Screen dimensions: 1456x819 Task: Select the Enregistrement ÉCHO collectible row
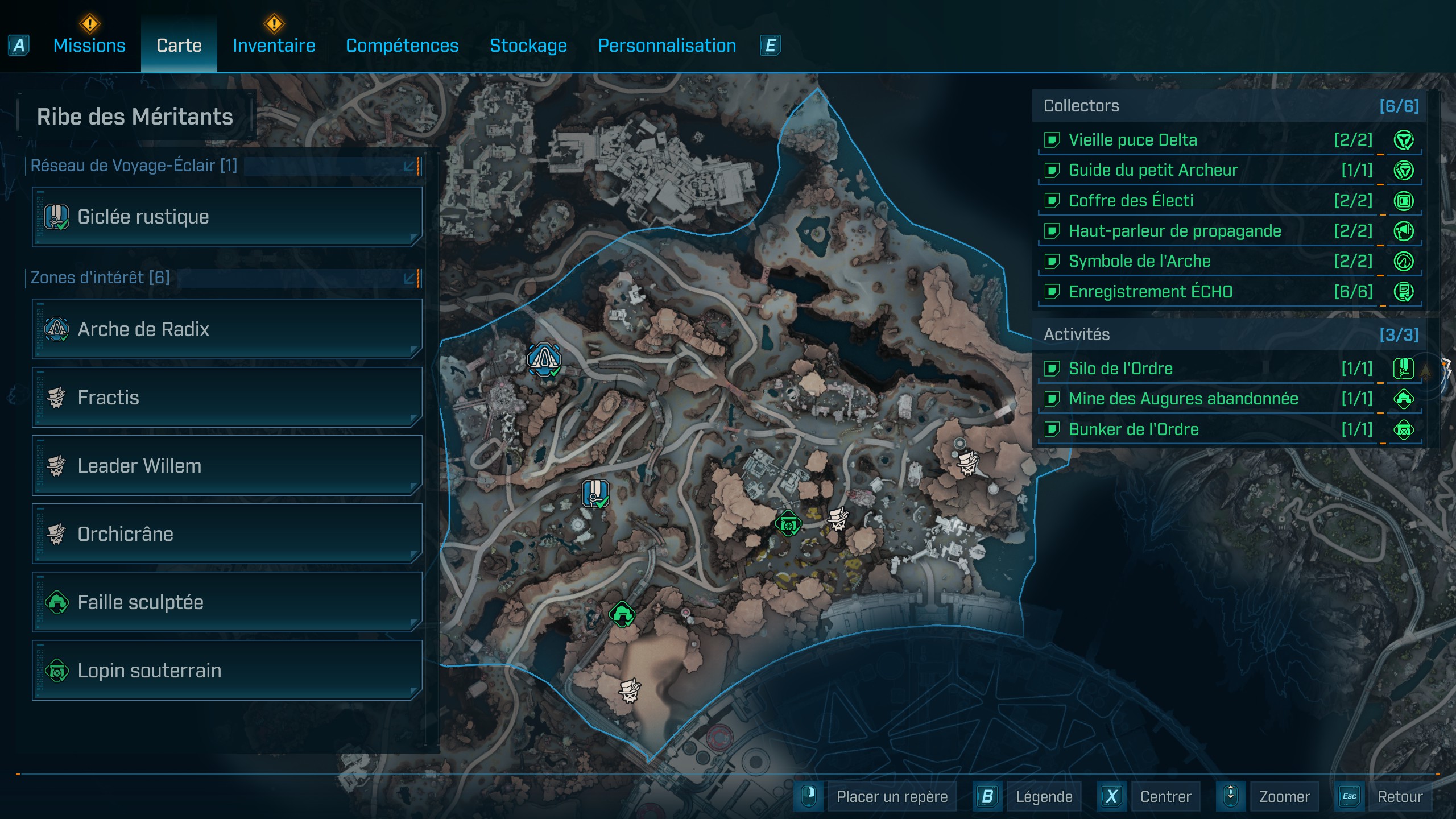click(1228, 292)
